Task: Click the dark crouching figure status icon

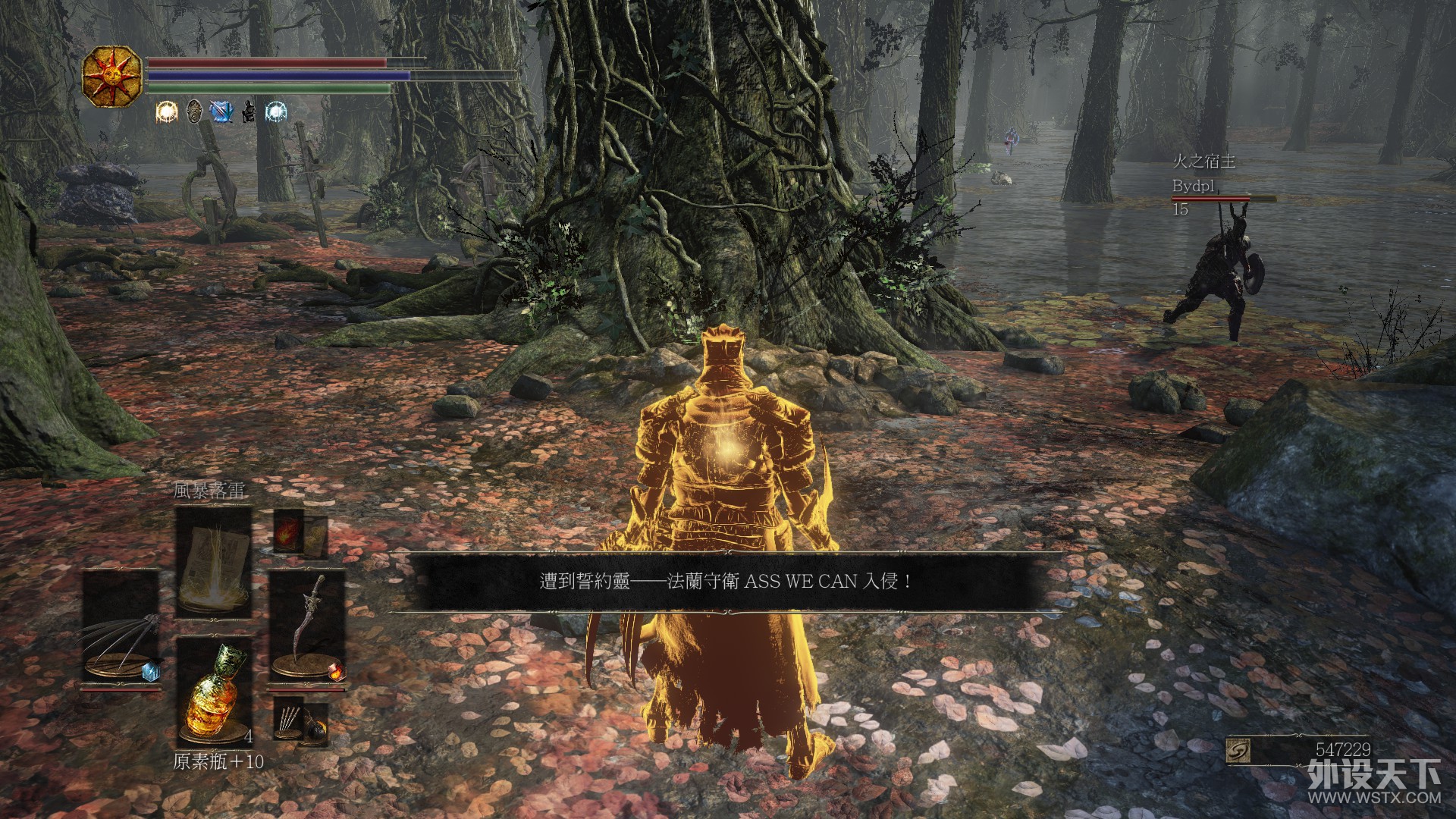Action: coord(248,113)
